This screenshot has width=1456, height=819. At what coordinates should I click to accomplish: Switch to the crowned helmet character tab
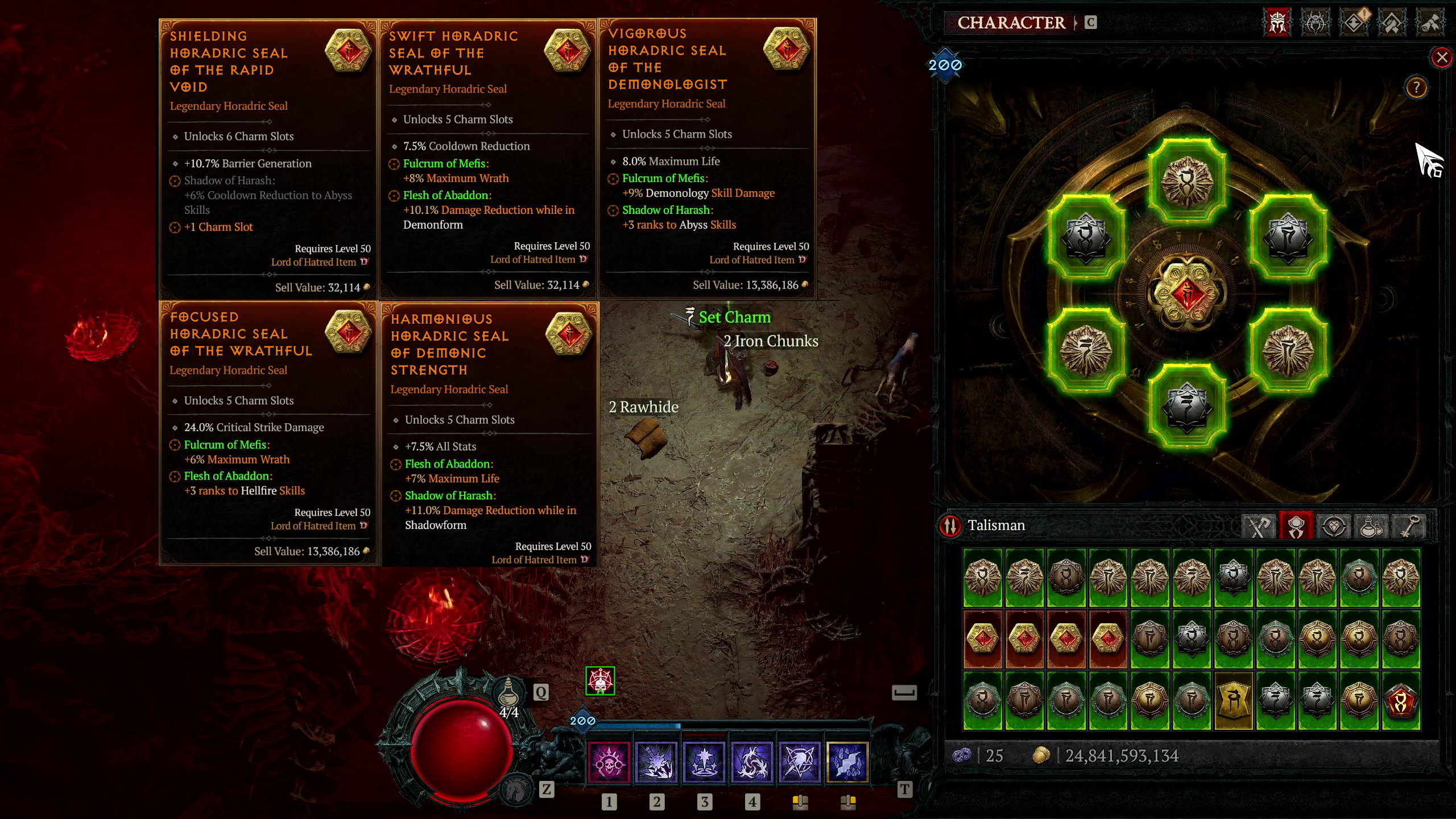coord(1277,23)
